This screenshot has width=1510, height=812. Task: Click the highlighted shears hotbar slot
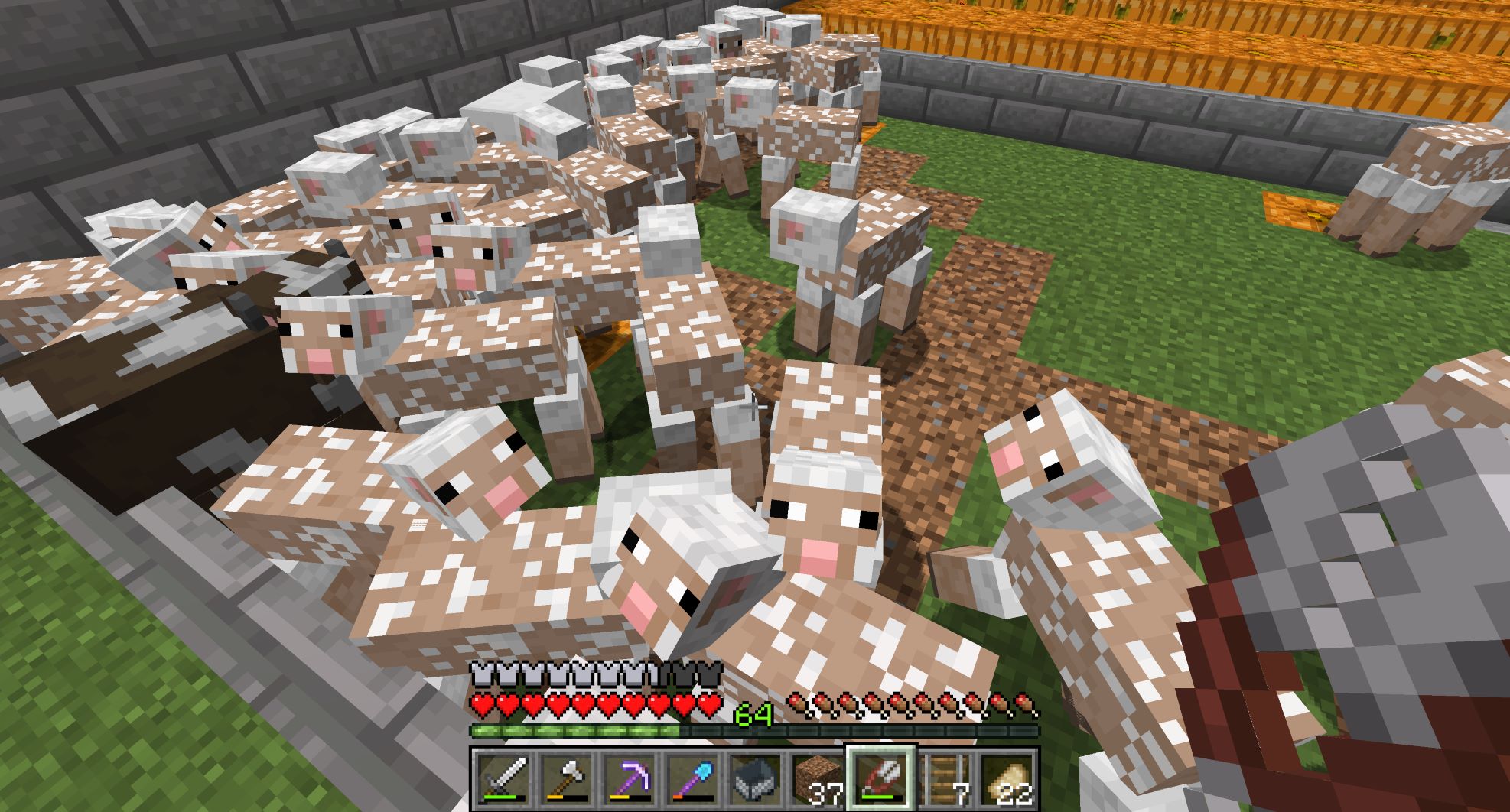[880, 778]
